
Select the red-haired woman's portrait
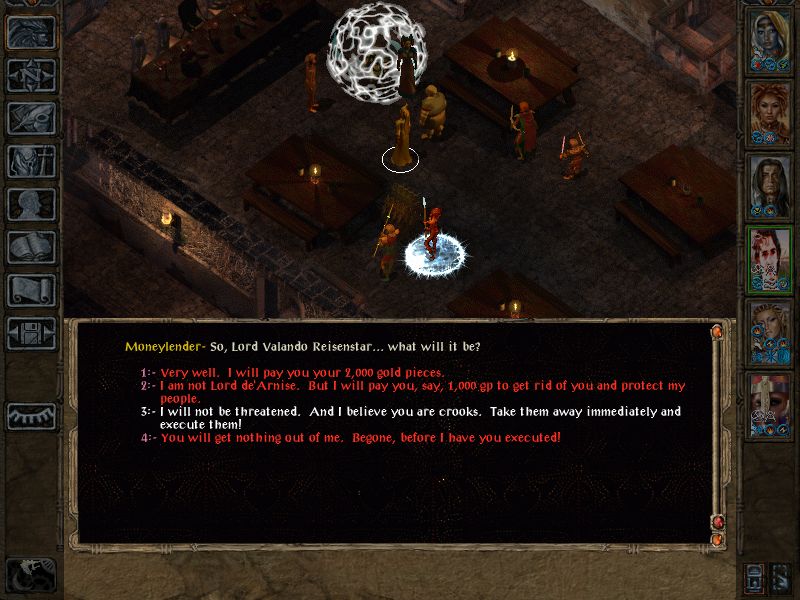coord(770,112)
